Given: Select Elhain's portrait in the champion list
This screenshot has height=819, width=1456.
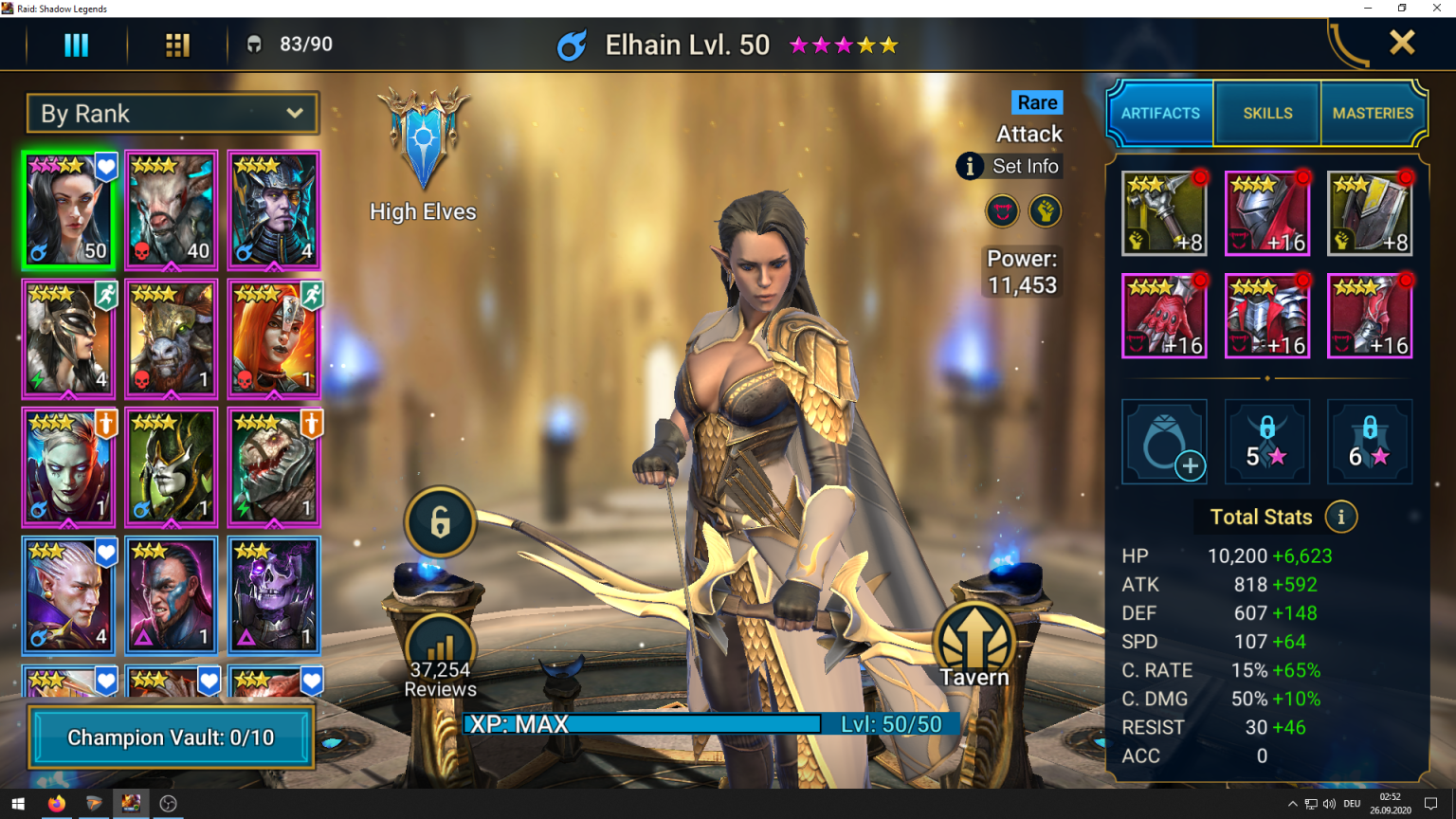Looking at the screenshot, I should [x=68, y=209].
